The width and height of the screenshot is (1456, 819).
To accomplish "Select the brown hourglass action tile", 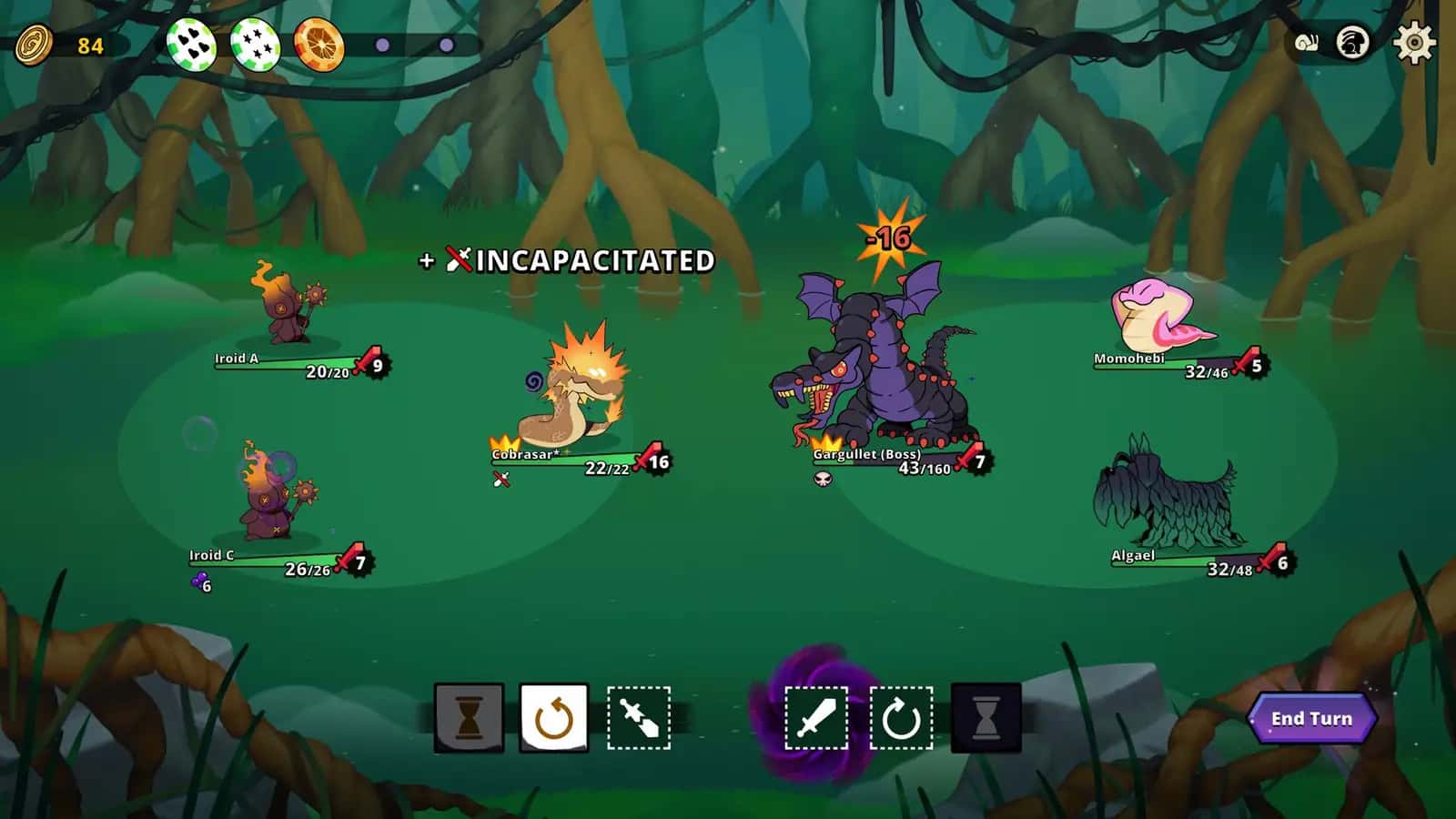I will [469, 718].
